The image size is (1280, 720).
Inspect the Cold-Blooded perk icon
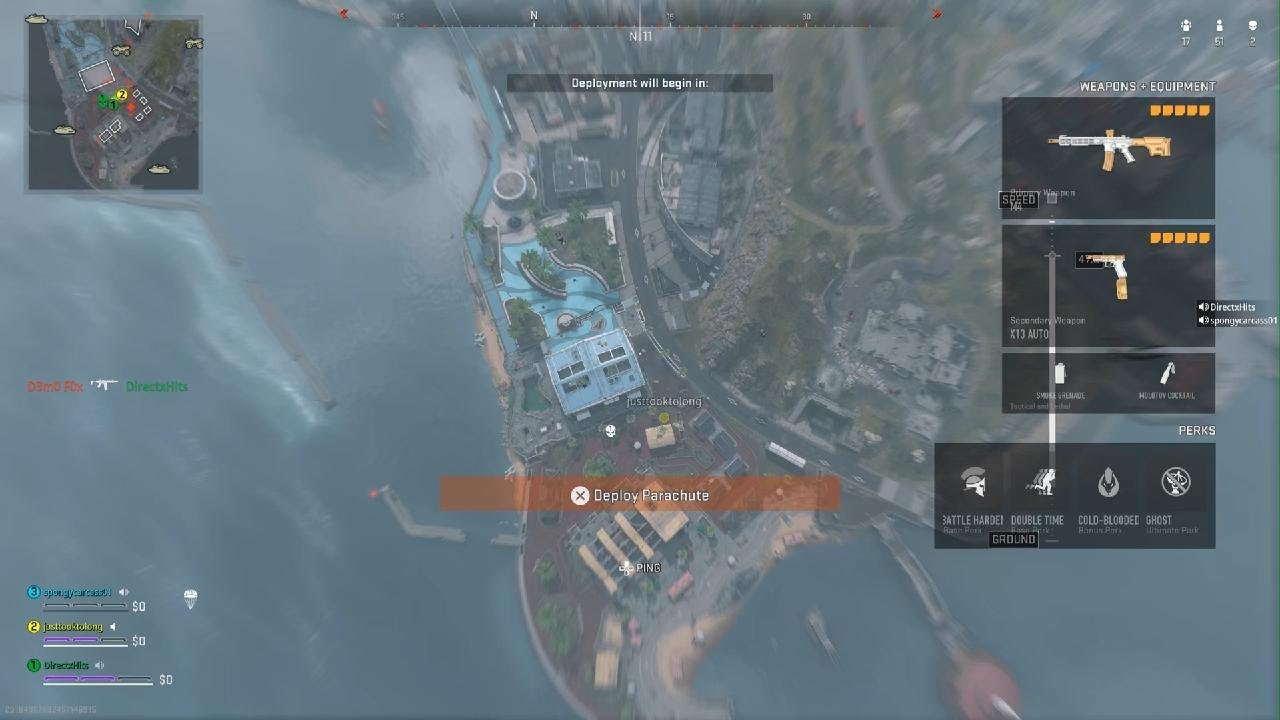pos(1108,484)
